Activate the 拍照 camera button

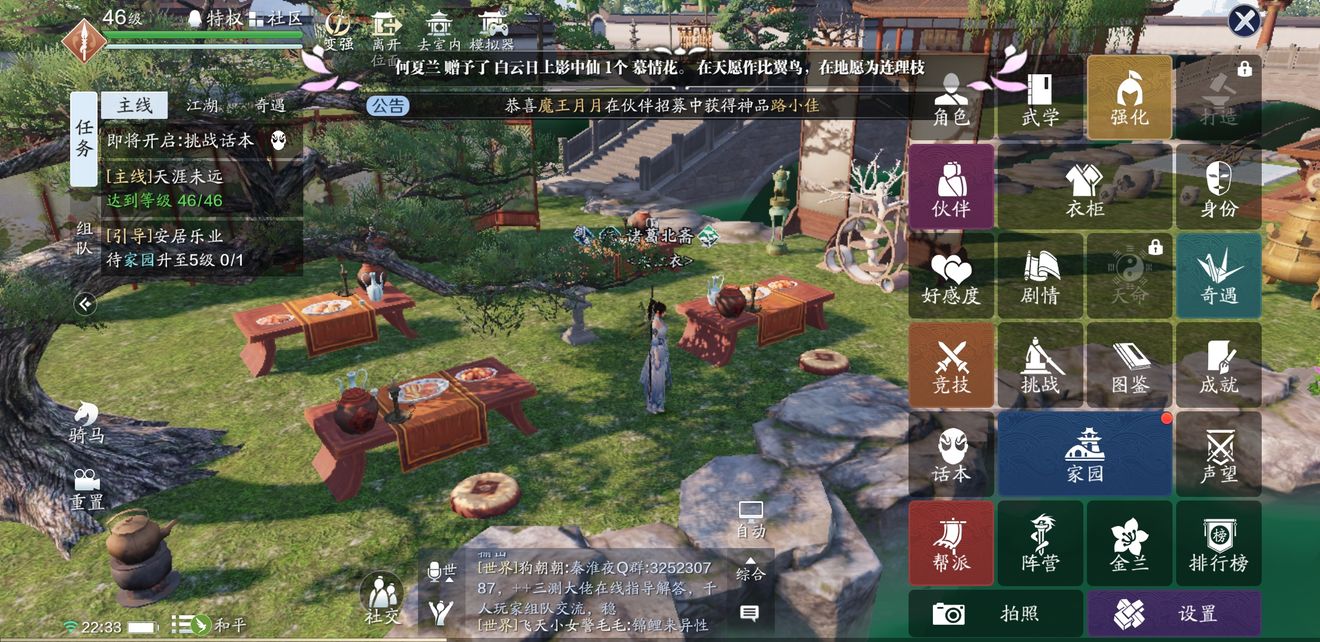pos(995,613)
